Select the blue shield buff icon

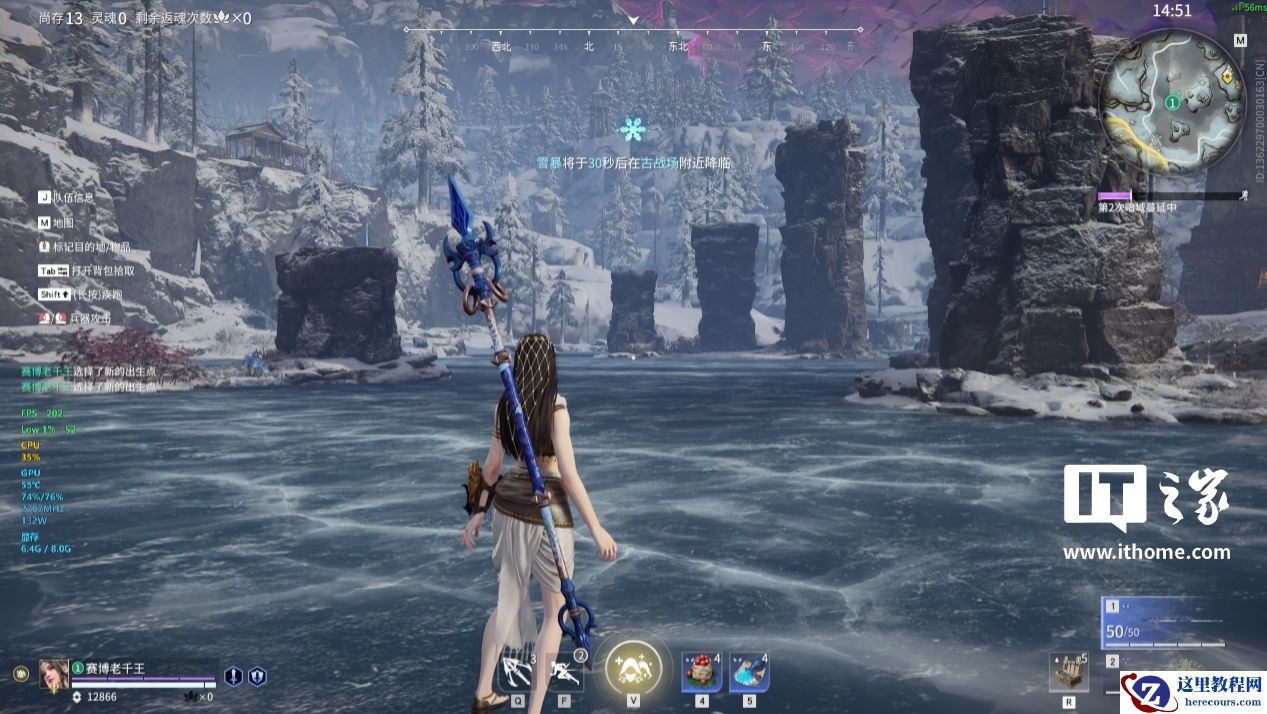tap(257, 676)
